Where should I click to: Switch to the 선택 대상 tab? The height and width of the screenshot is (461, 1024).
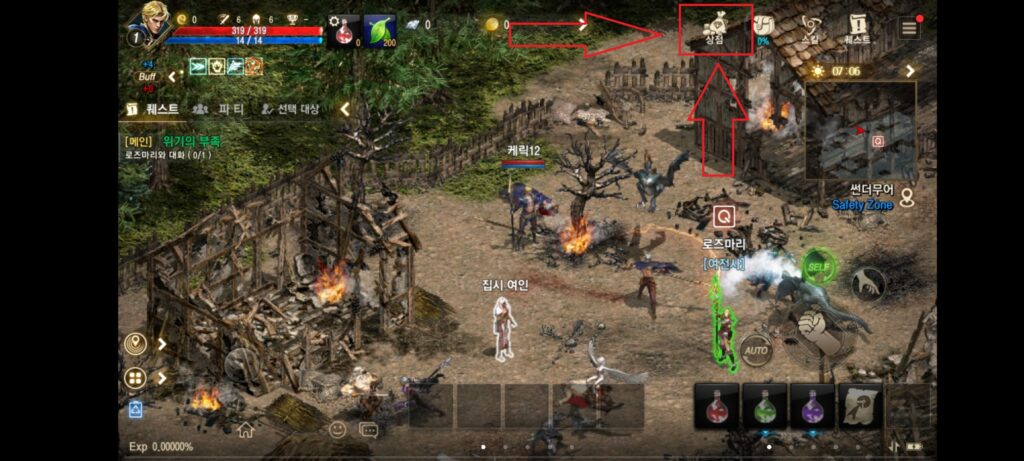290,108
